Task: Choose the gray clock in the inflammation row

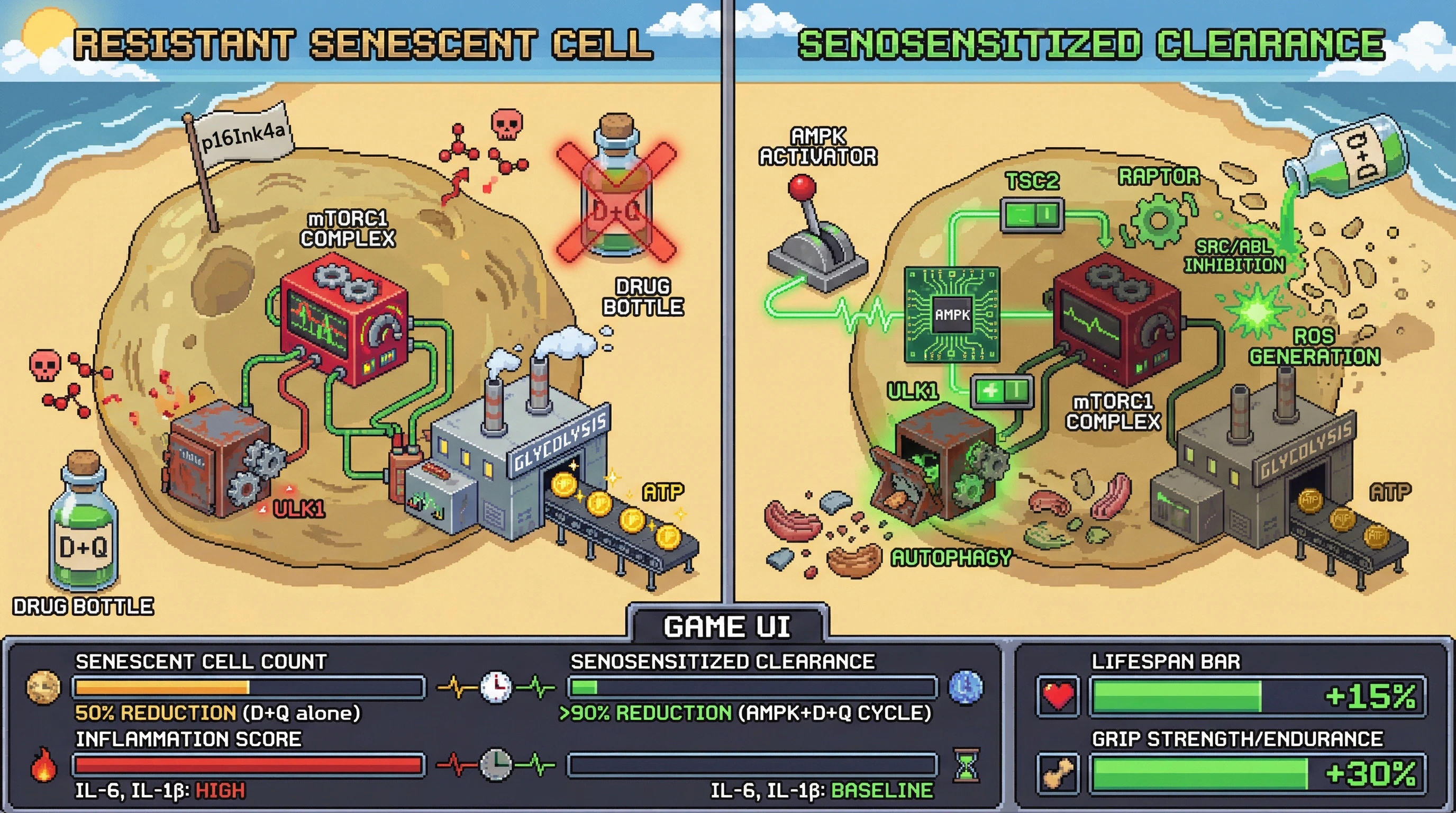Action: [x=496, y=765]
